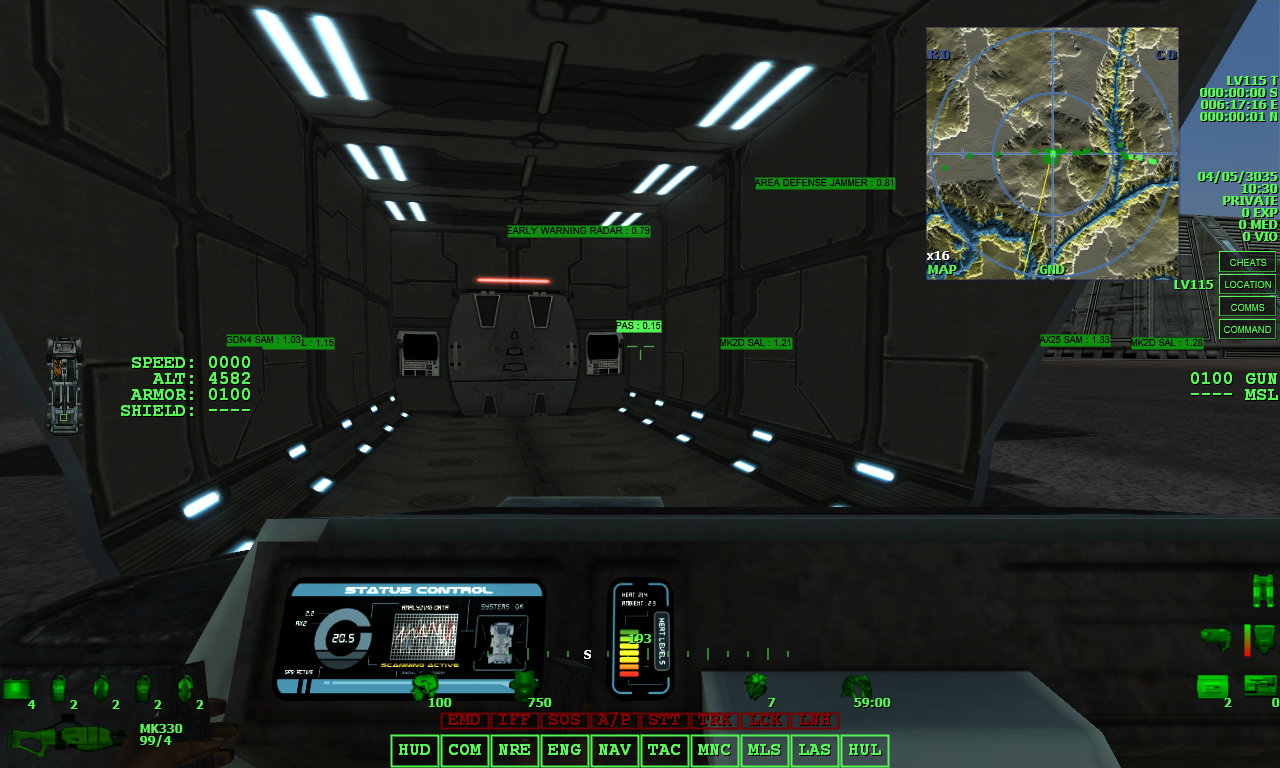Select a grenade from the inventory bar
Viewport: 1280px width, 768px height.
(101, 687)
